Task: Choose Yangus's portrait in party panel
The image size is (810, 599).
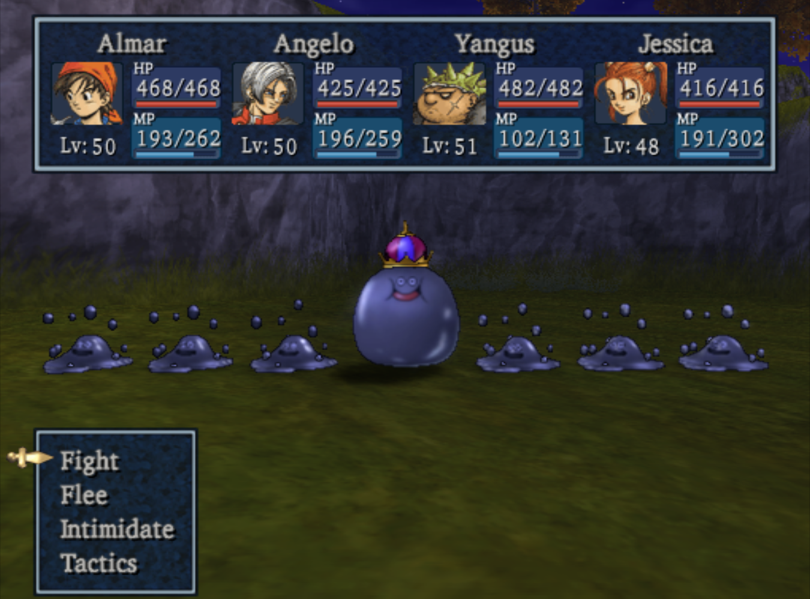Action: coord(449,94)
